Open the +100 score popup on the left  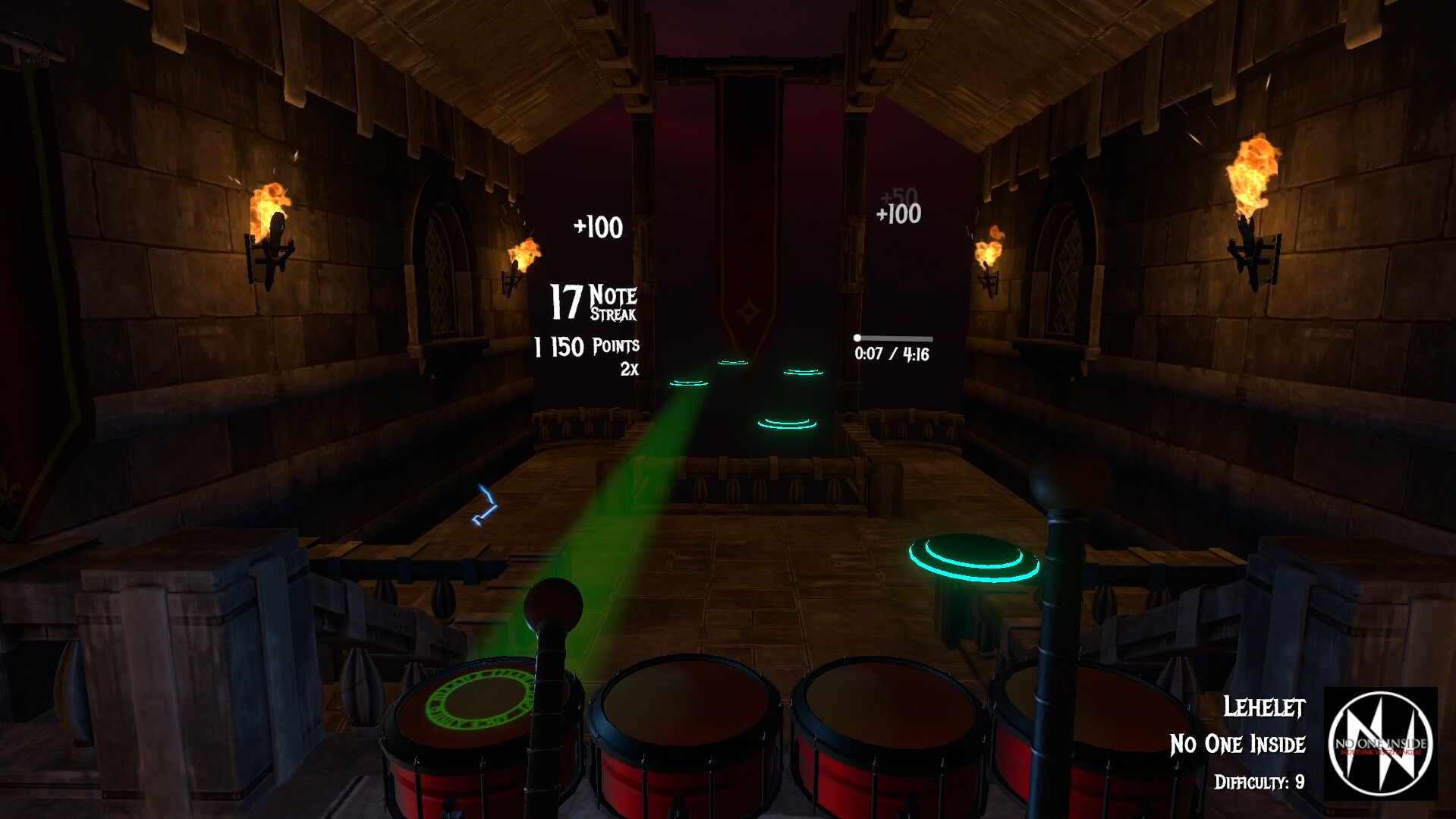pos(596,227)
